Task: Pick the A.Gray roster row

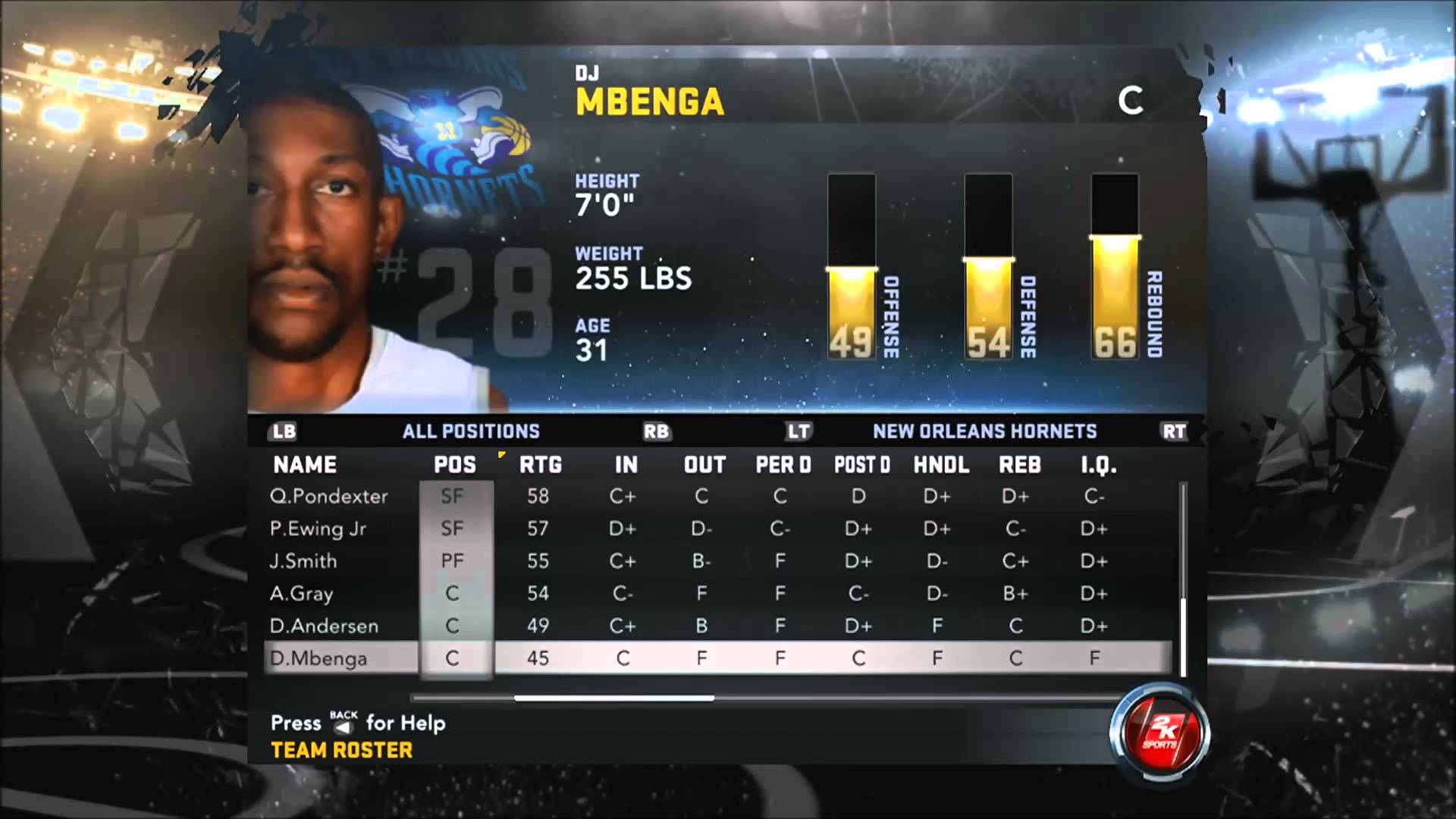Action: point(301,594)
